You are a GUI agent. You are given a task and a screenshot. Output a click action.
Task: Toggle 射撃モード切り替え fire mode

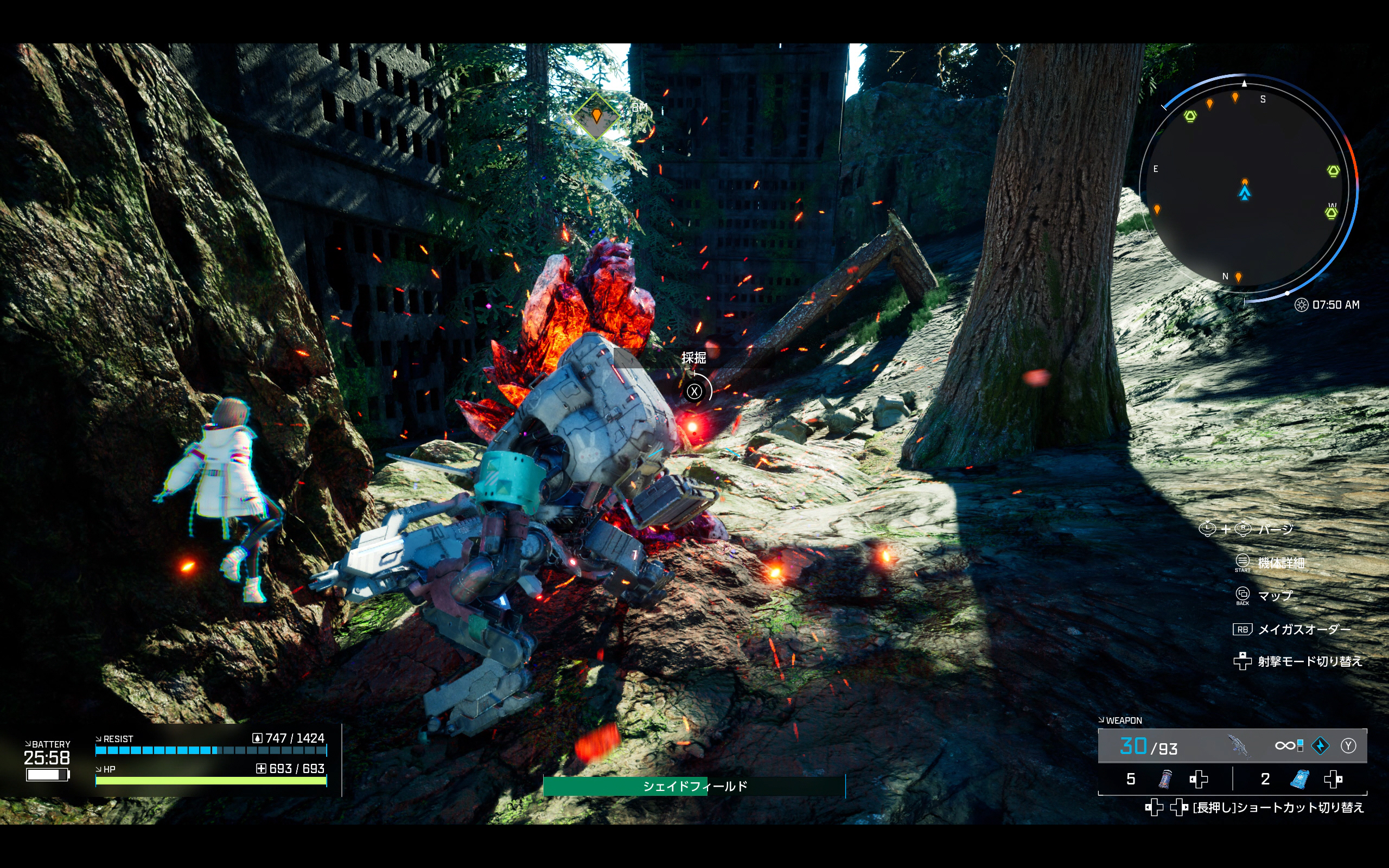tap(1309, 661)
